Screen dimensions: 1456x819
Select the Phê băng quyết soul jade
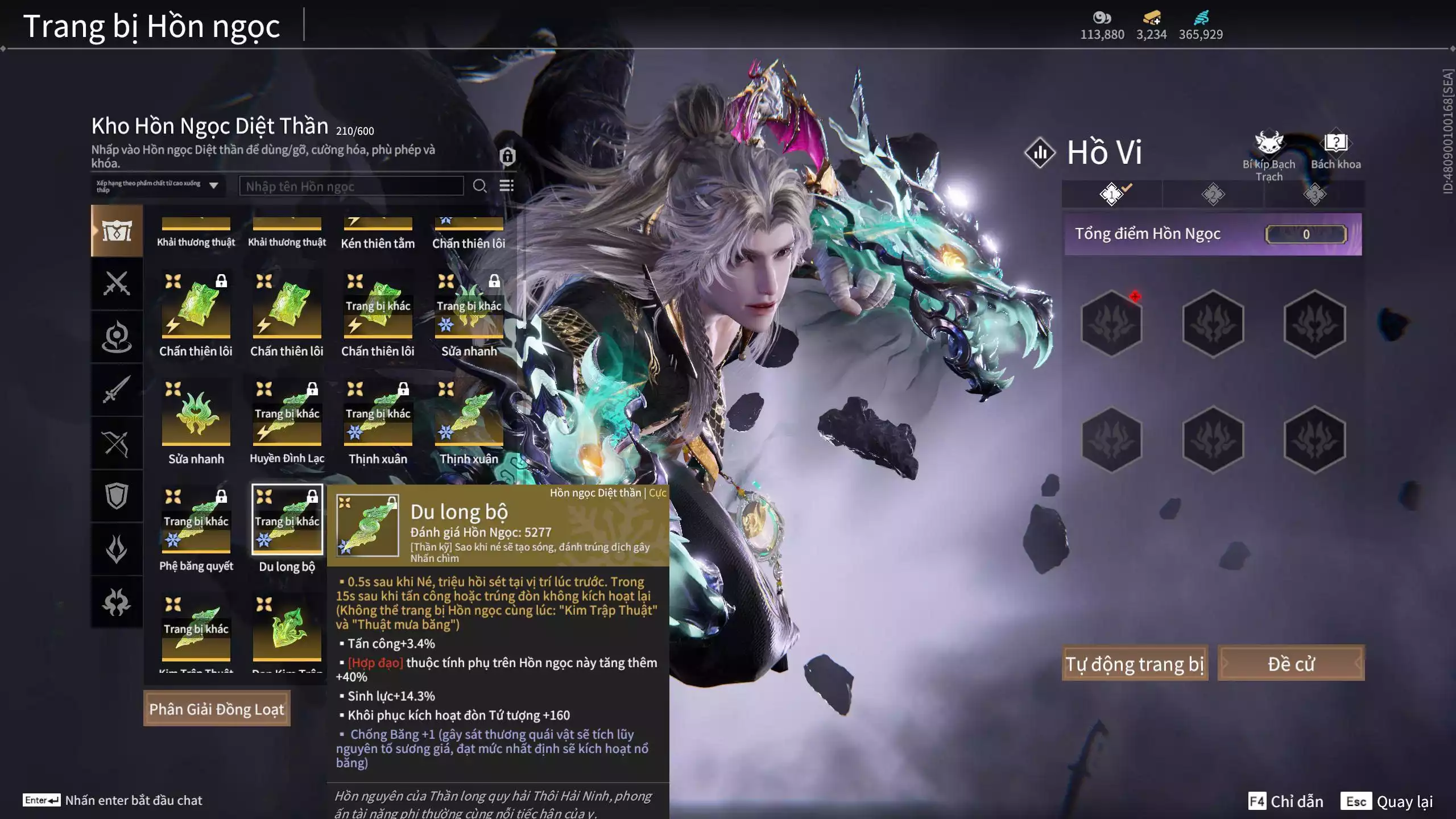click(196, 520)
